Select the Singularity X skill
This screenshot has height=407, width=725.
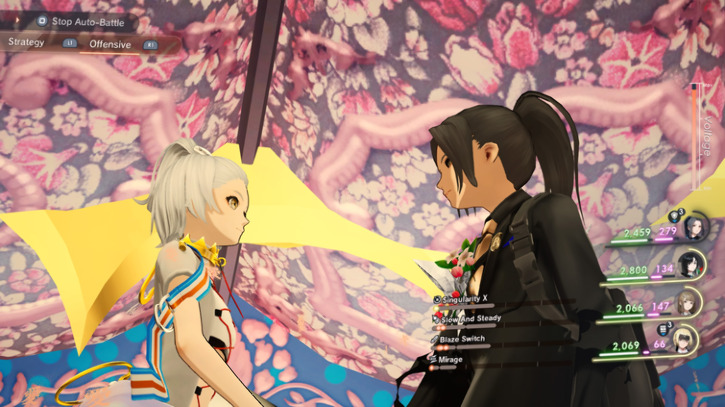[x=465, y=298]
